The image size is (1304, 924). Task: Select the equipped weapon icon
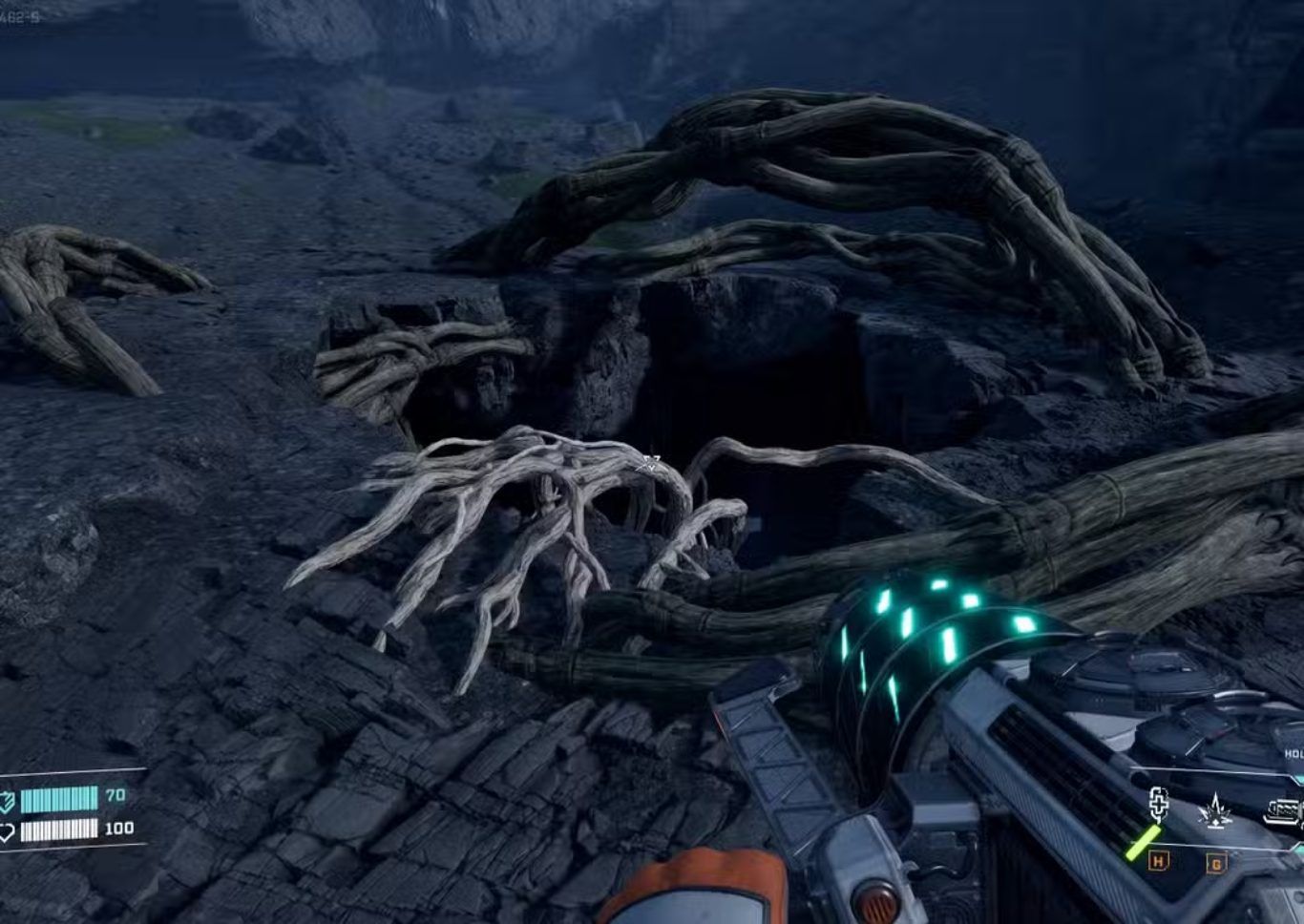click(1283, 811)
